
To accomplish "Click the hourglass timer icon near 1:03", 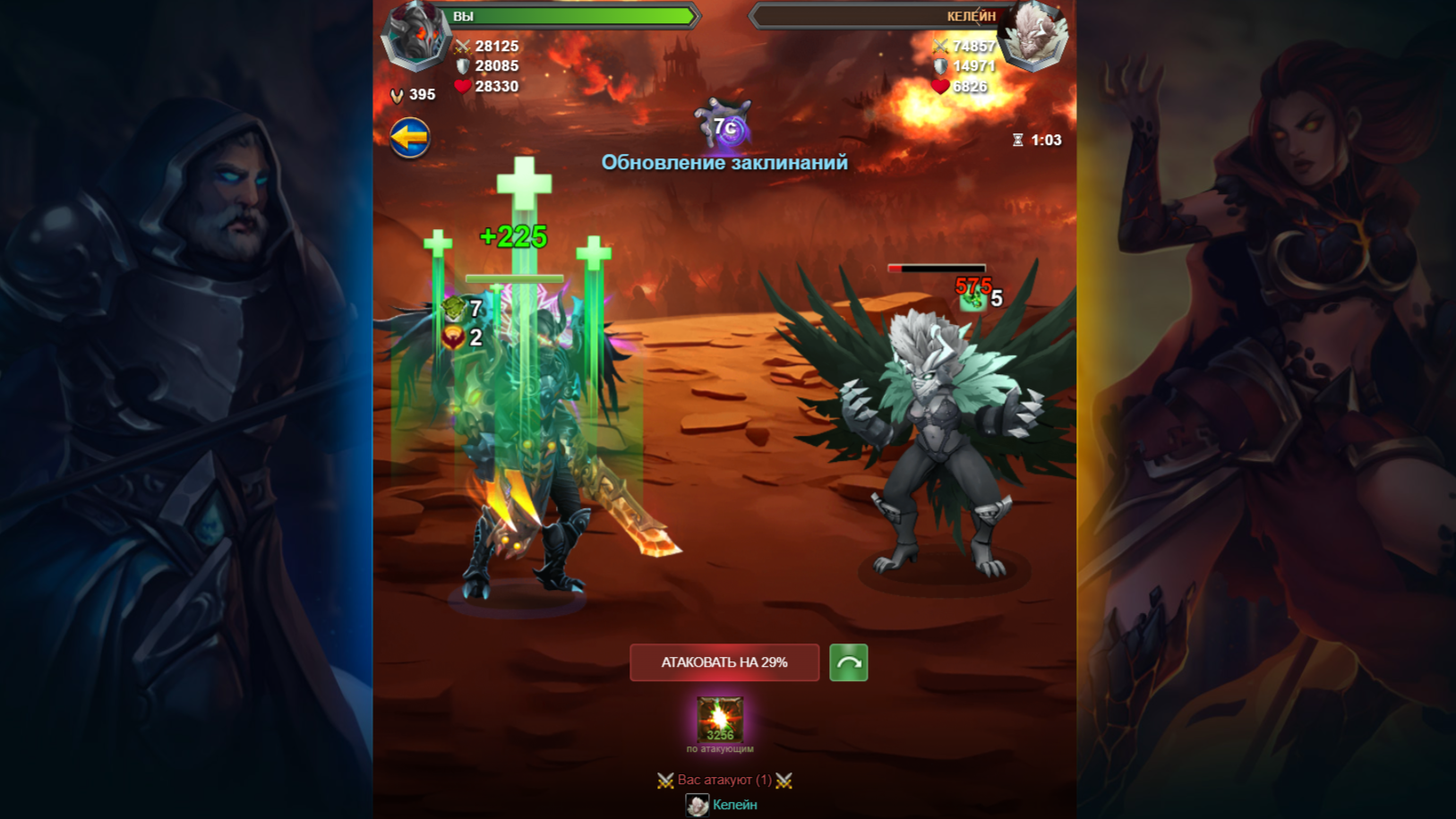I will coord(1018,139).
